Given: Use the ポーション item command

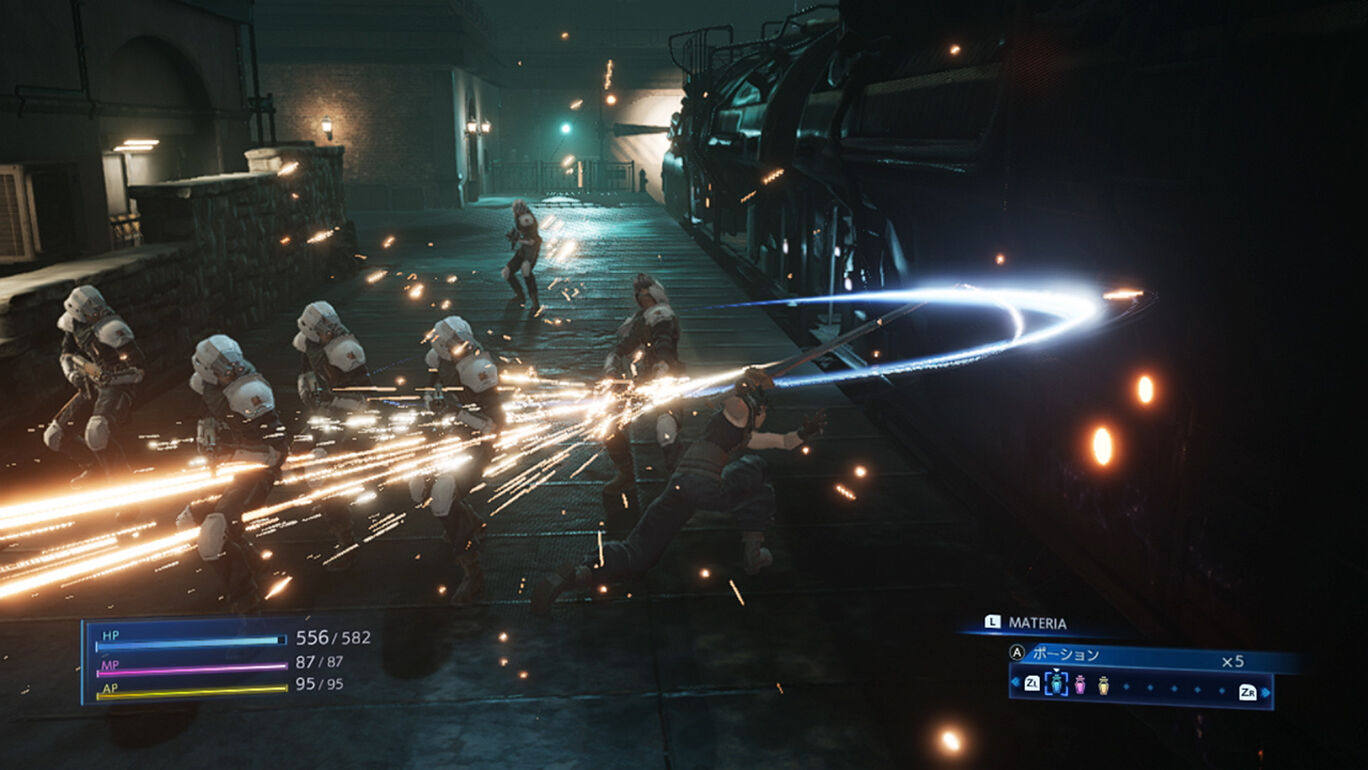Looking at the screenshot, I should pos(1064,655).
